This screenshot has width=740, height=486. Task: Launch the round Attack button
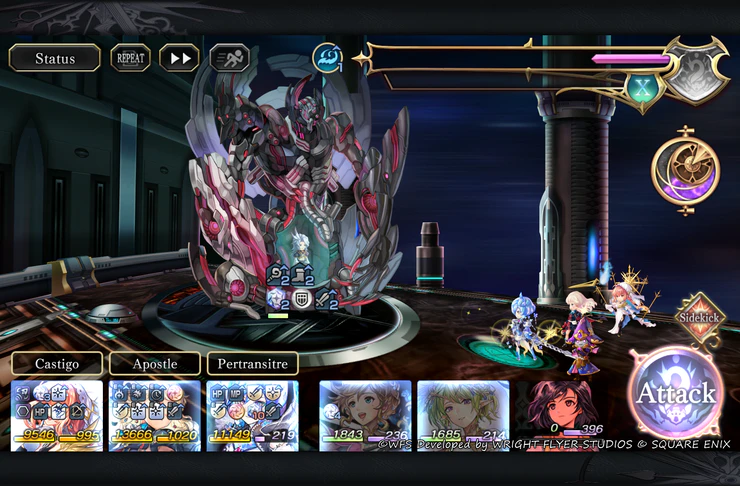coord(675,393)
